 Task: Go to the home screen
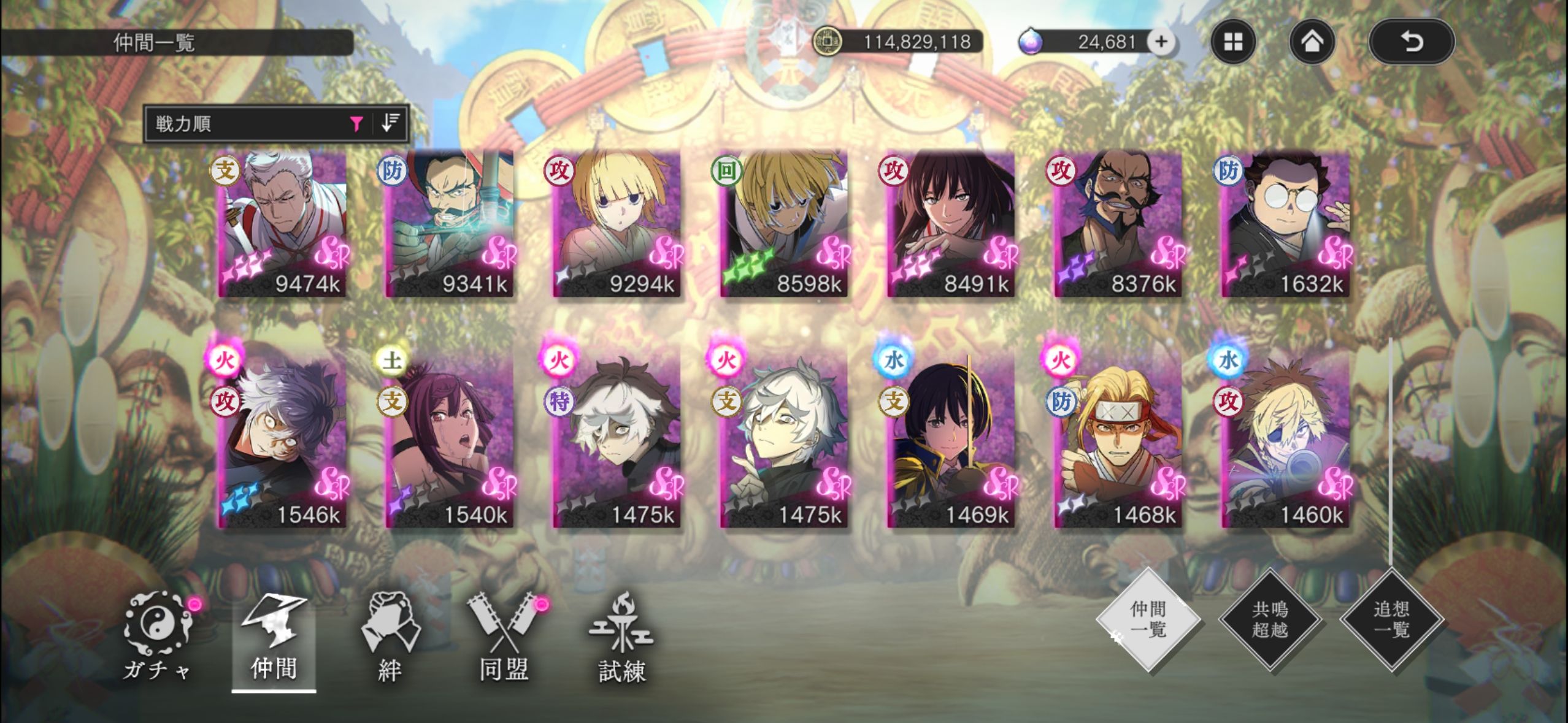[x=1312, y=42]
